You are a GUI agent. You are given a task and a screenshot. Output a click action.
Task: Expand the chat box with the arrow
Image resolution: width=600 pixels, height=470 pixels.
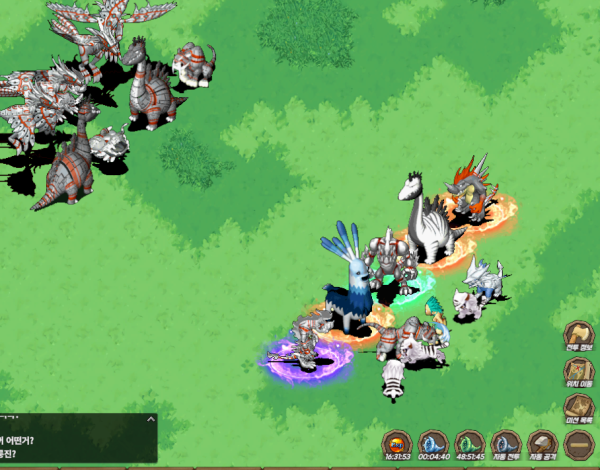click(151, 419)
